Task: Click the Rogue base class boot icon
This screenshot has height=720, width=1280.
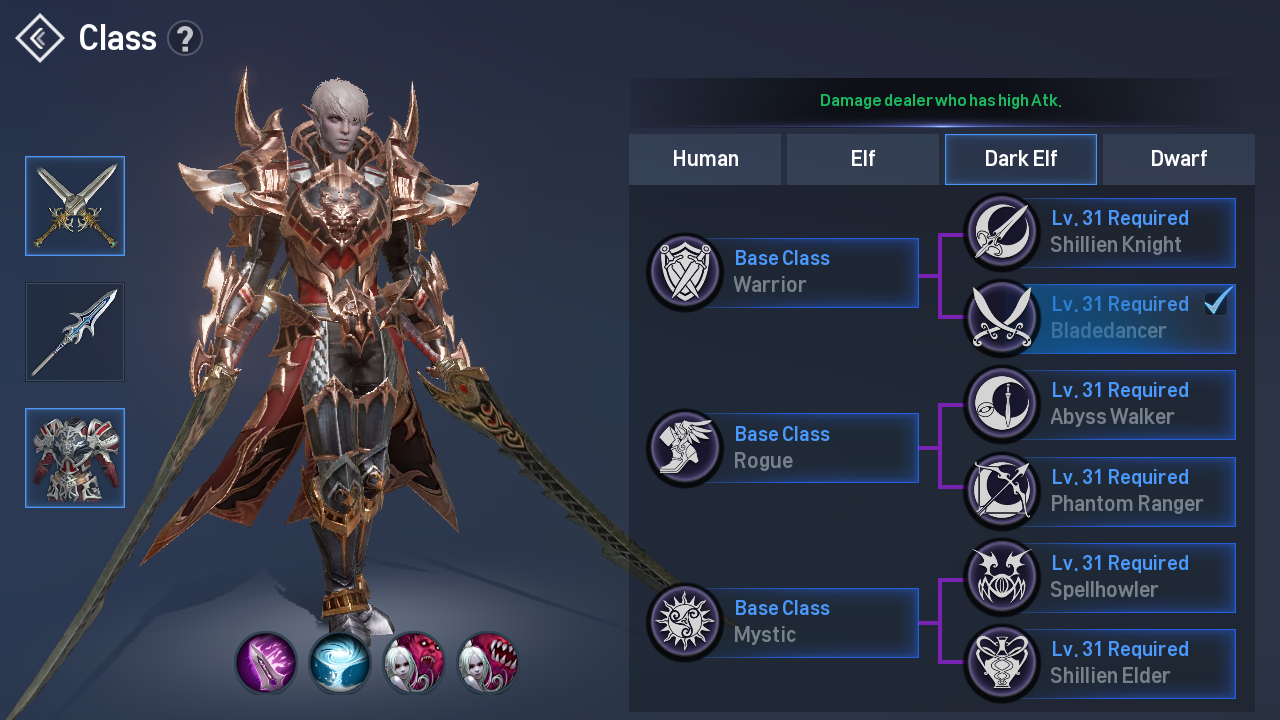Action: tap(685, 447)
